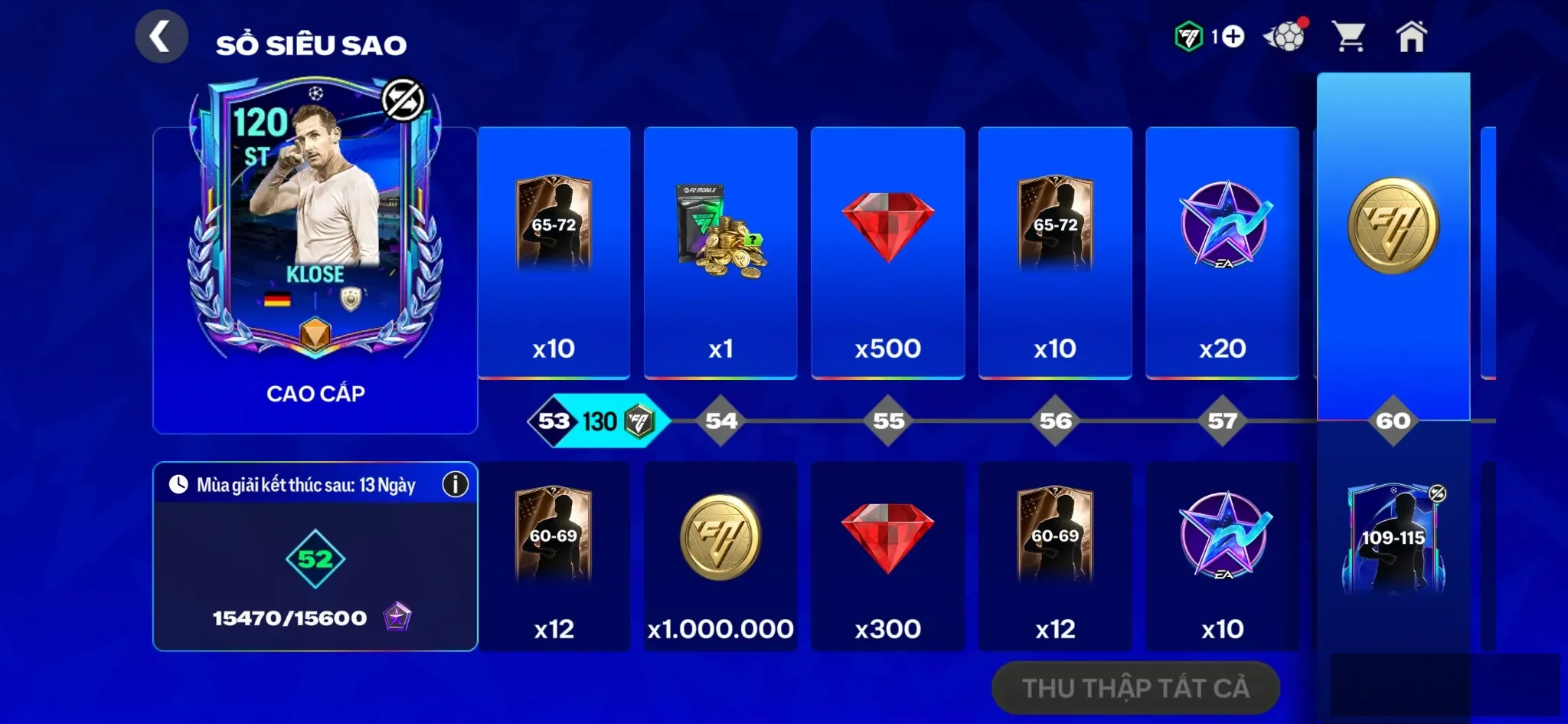Open milestone node 55 details
Image resolution: width=1568 pixels, height=724 pixels.
click(888, 420)
